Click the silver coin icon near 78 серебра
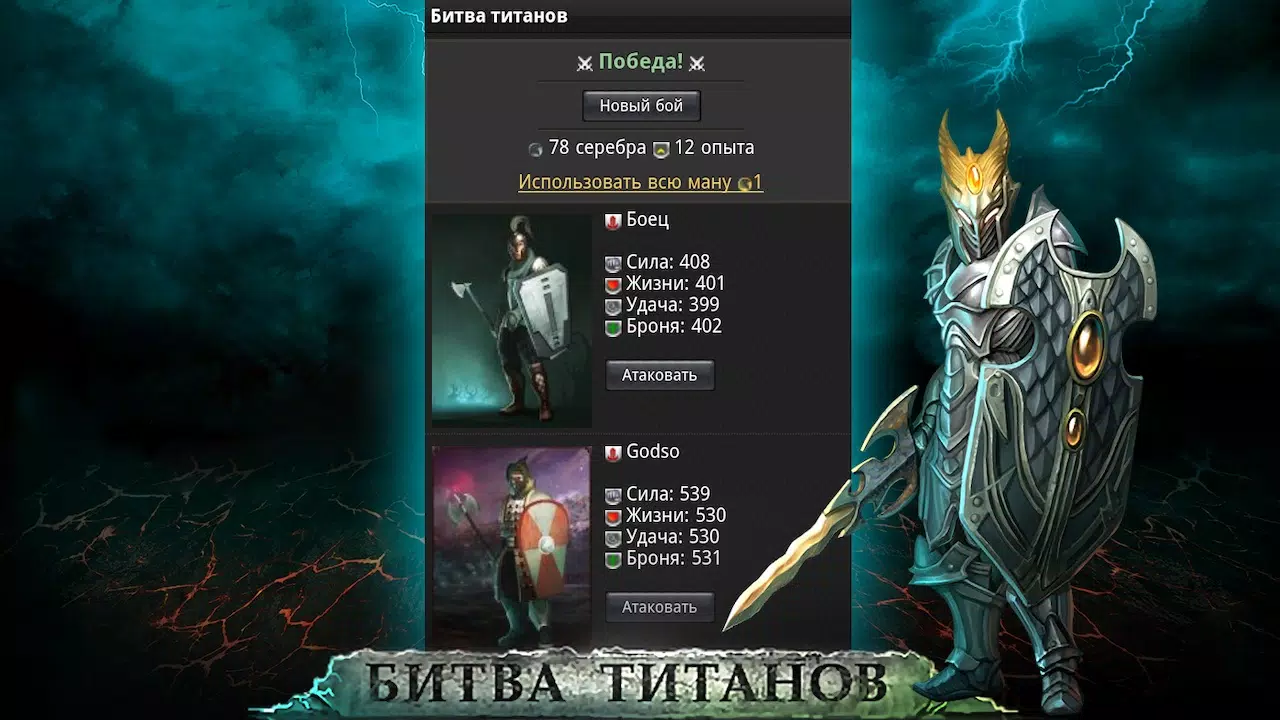Screen dimensions: 1280x720 tap(537, 147)
